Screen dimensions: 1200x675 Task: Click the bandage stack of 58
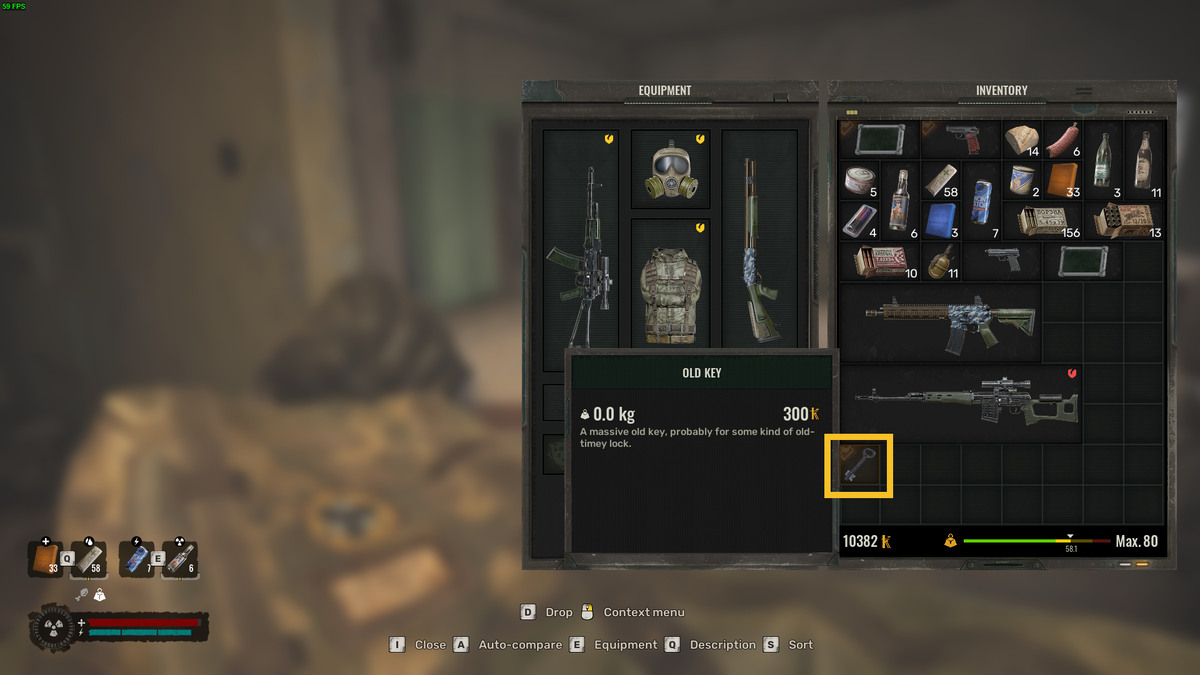click(940, 181)
